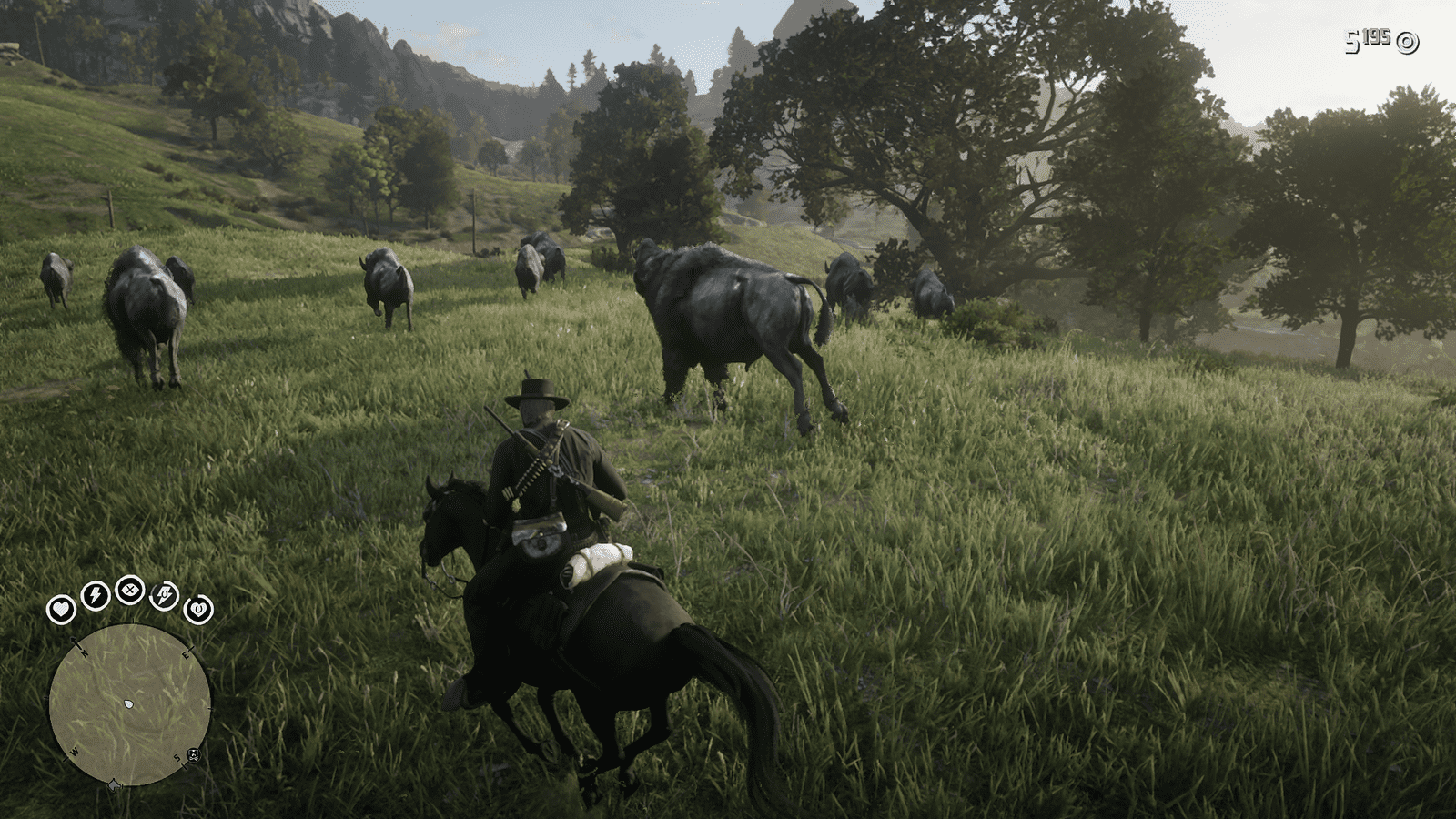This screenshot has height=819, width=1456.
Task: Click the horse marker at the minimap's bottom edge
Action: tap(114, 784)
